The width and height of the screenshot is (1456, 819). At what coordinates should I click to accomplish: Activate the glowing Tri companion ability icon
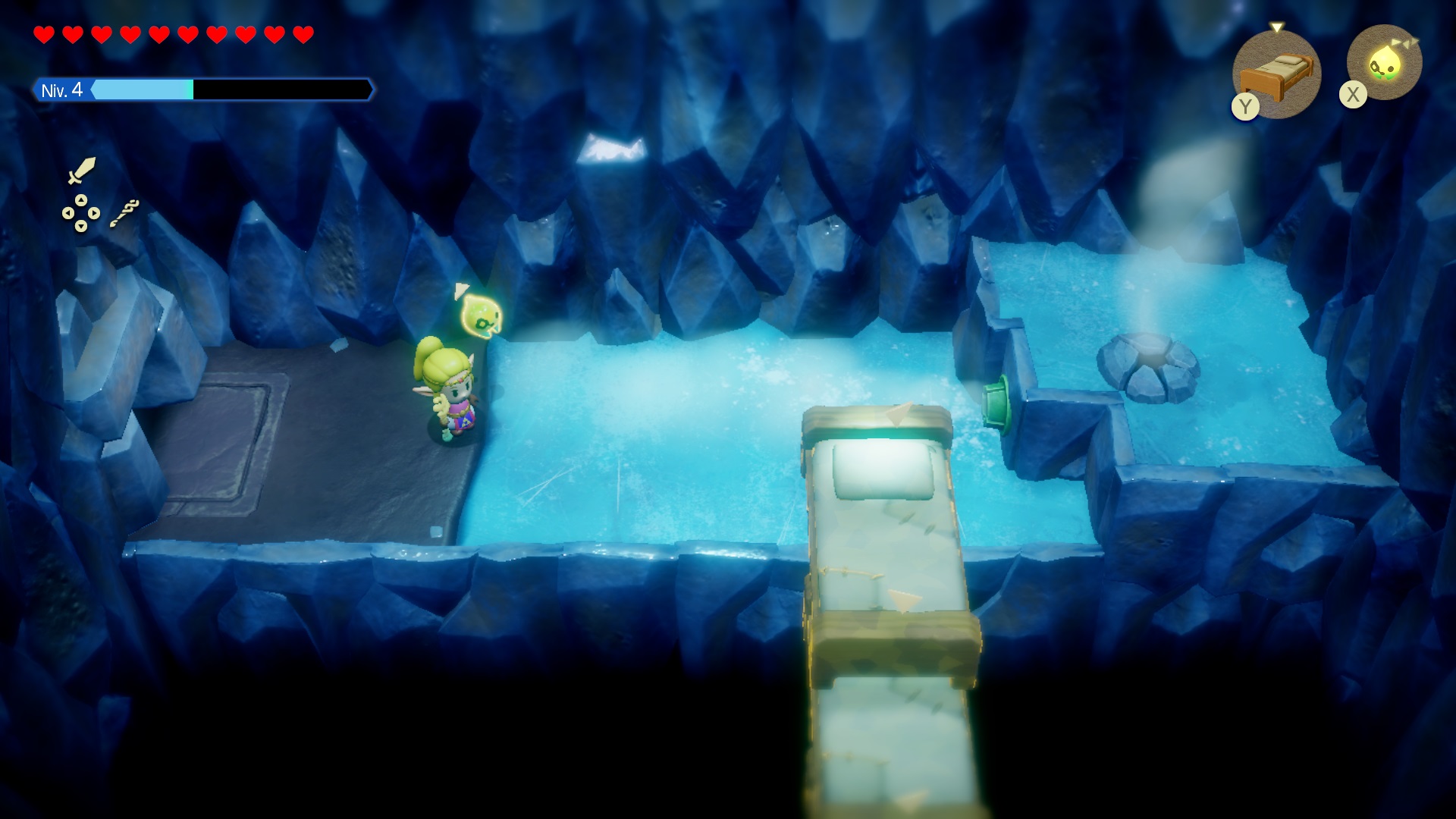pos(1384,63)
